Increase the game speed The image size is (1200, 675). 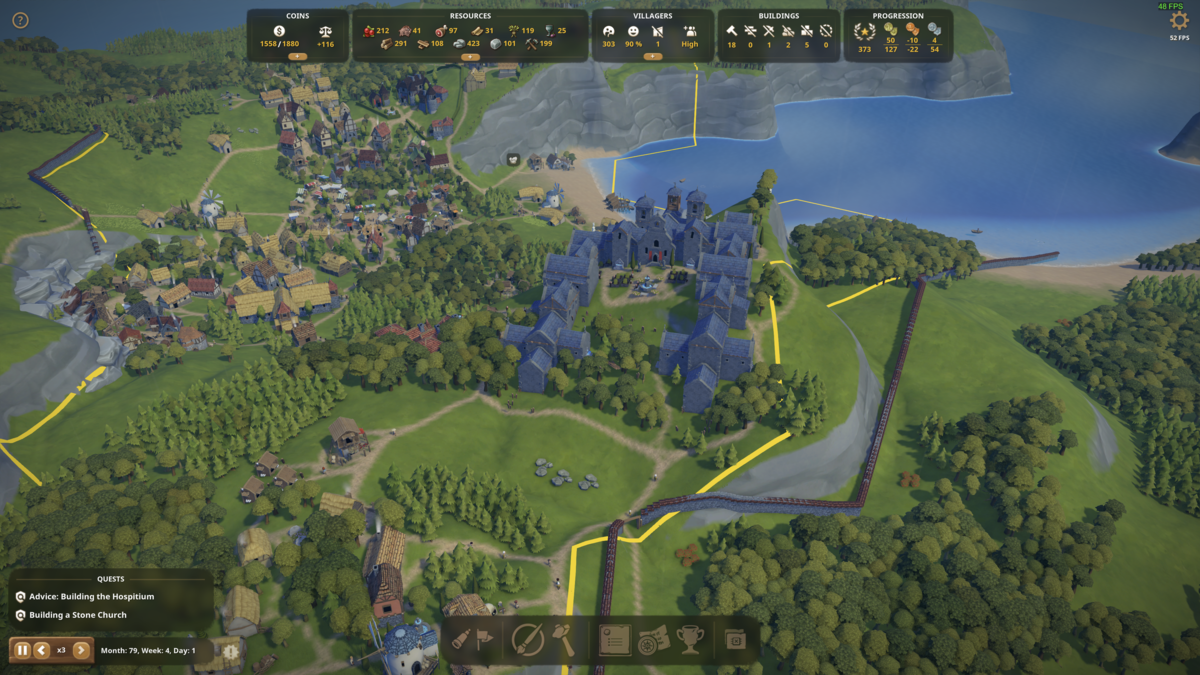(x=81, y=650)
